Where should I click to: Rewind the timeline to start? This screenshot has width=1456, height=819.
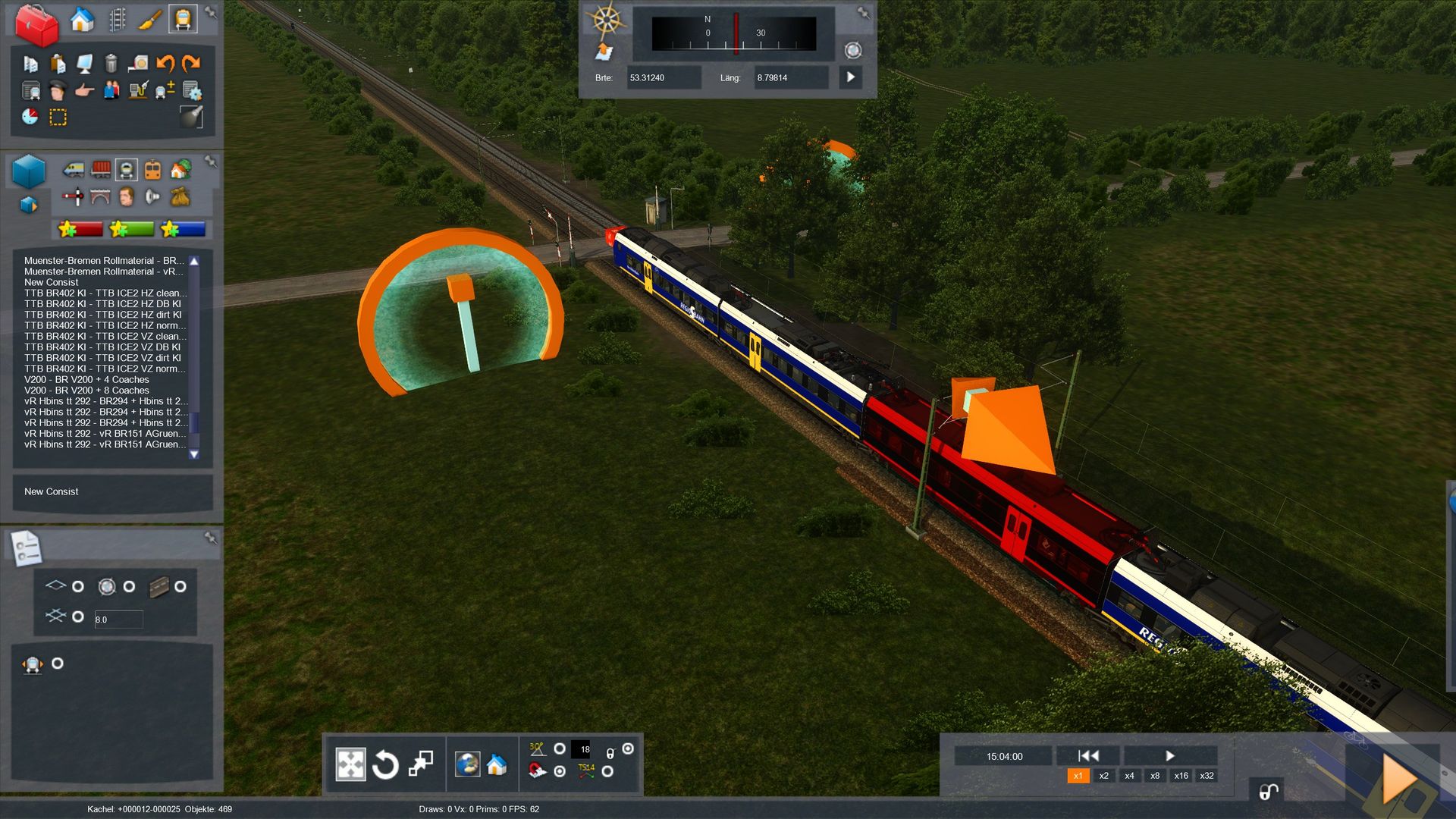click(1088, 755)
